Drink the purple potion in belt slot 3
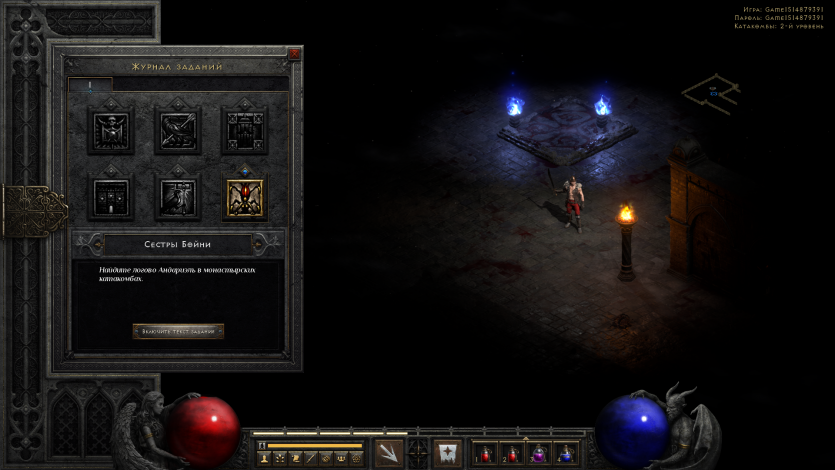835x470 pixels. [539, 454]
